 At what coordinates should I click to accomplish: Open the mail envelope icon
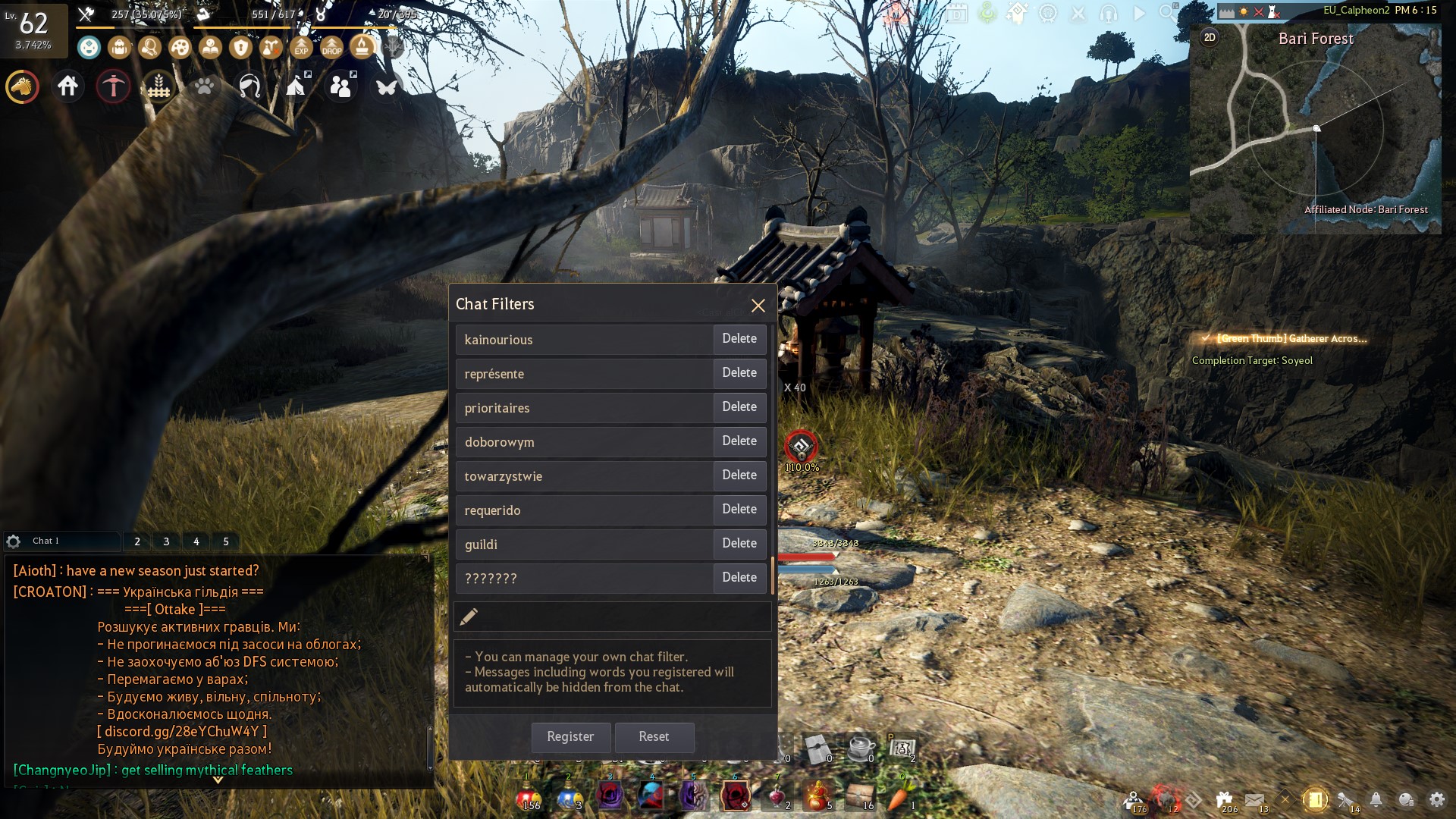tap(1254, 799)
